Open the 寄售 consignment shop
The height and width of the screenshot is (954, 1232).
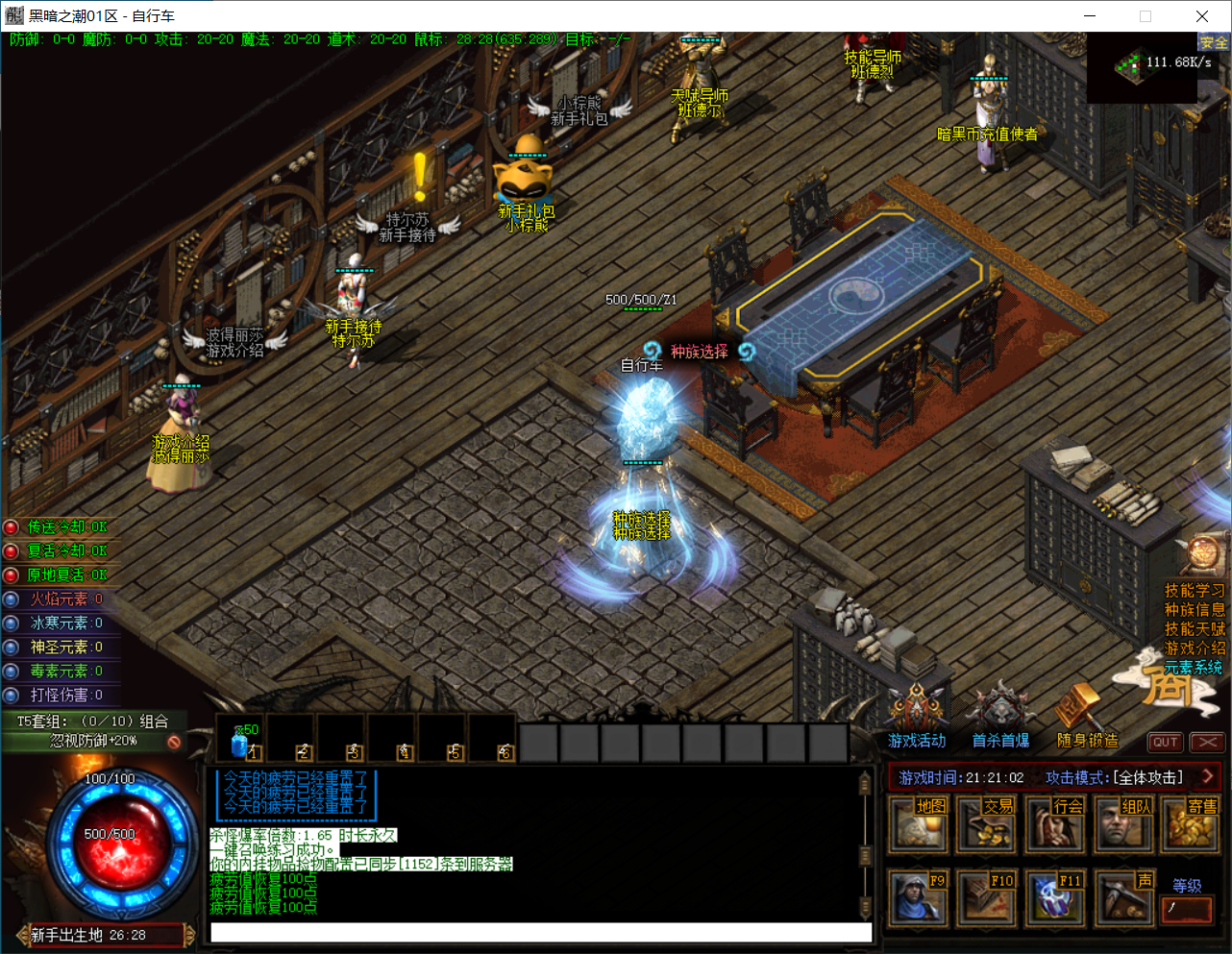coord(1192,824)
